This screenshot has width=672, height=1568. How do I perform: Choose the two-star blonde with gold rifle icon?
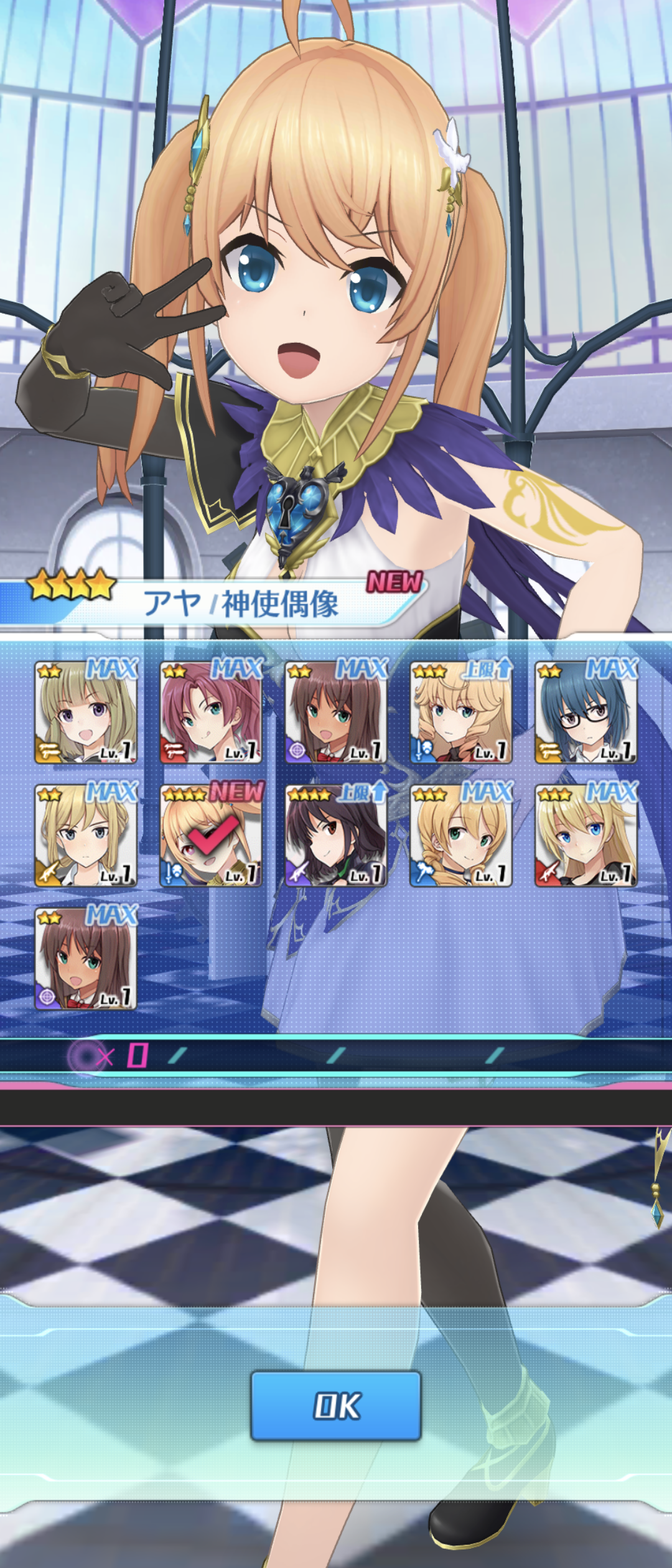[x=86, y=836]
